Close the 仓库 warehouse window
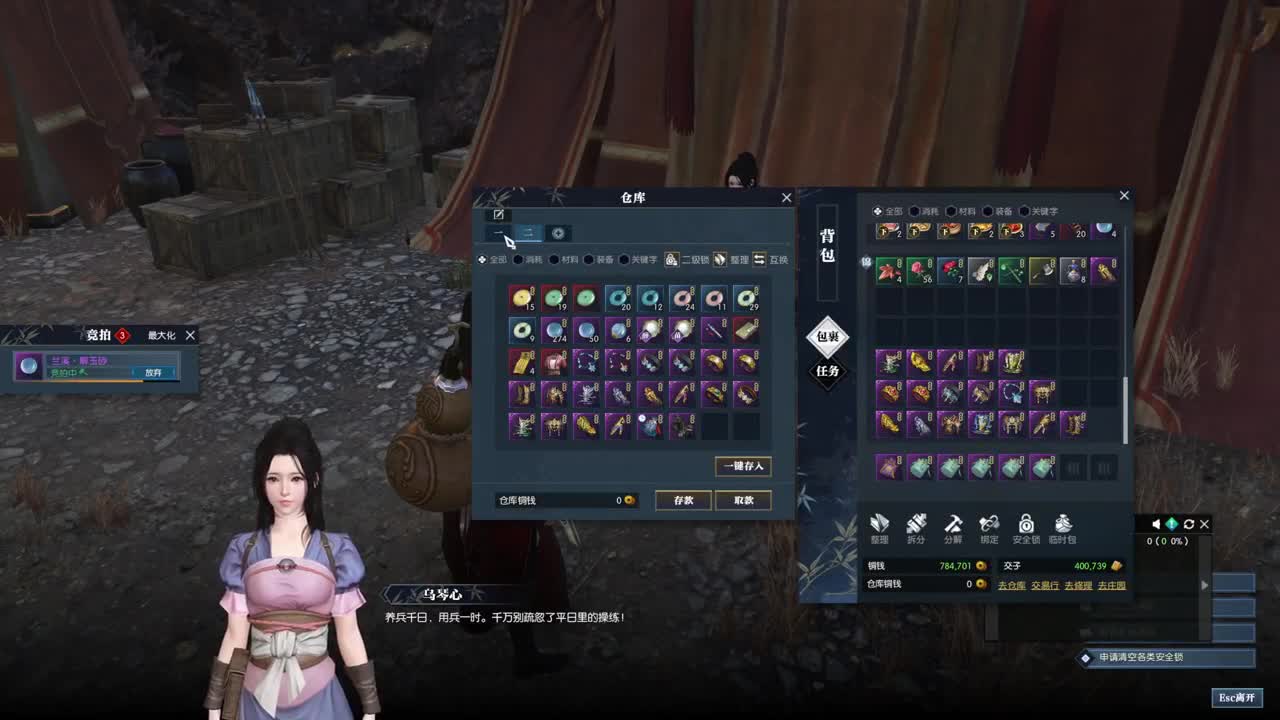 click(x=786, y=198)
